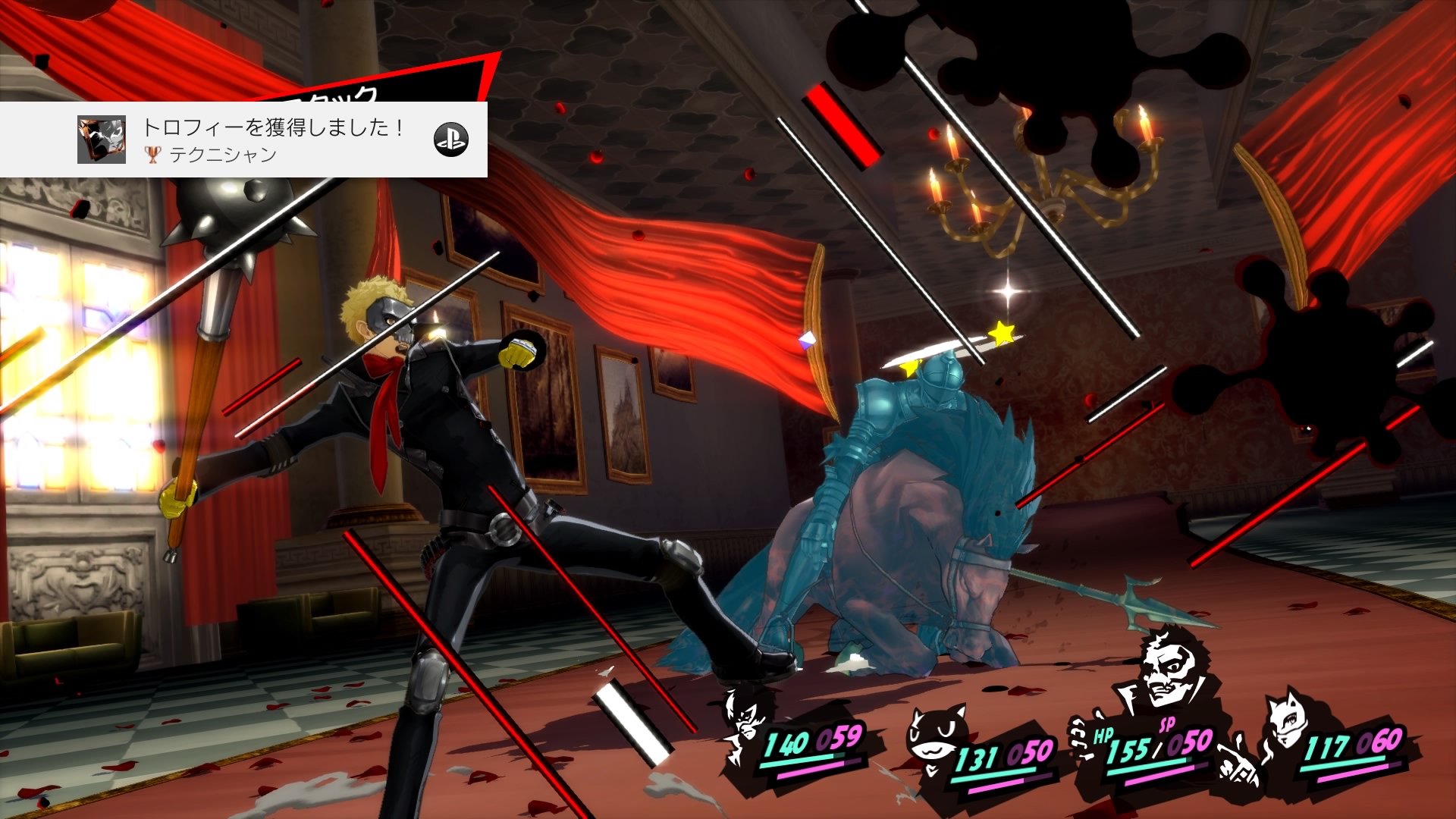Click the PlayStation logo on the notification
Image resolution: width=1456 pixels, height=819 pixels.
[450, 140]
